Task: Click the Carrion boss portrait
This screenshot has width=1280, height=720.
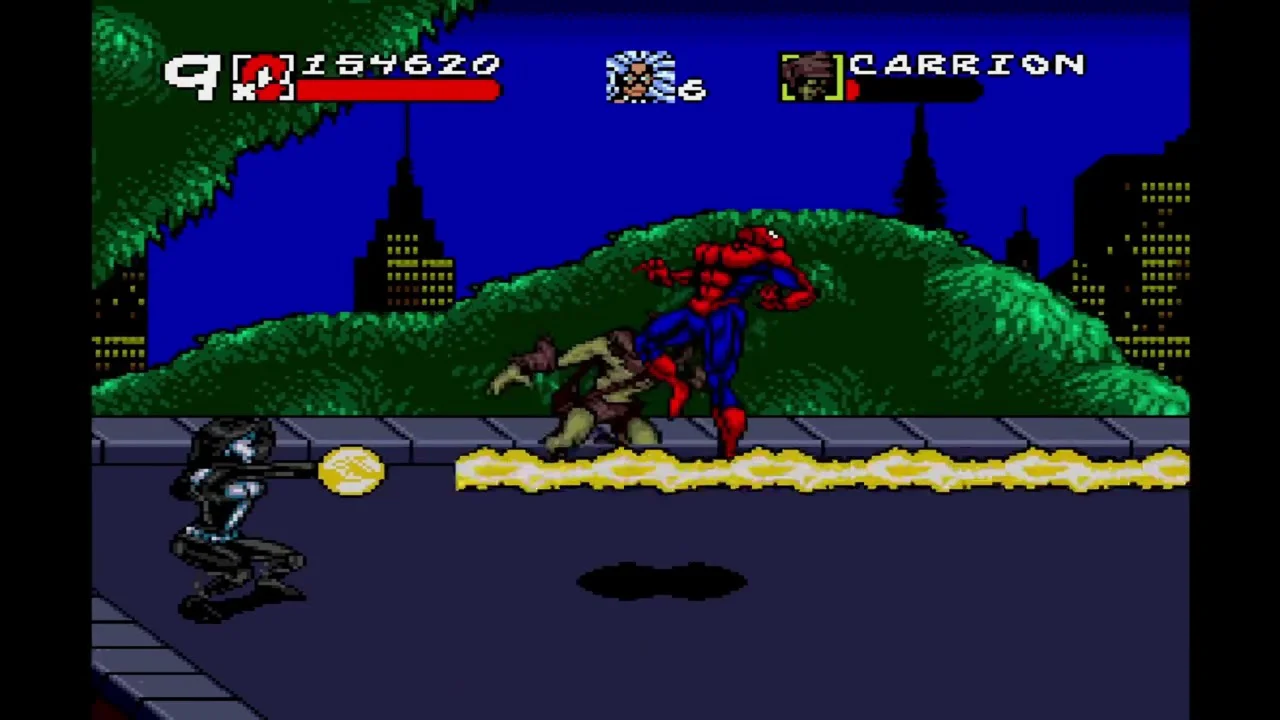Action: tap(811, 77)
